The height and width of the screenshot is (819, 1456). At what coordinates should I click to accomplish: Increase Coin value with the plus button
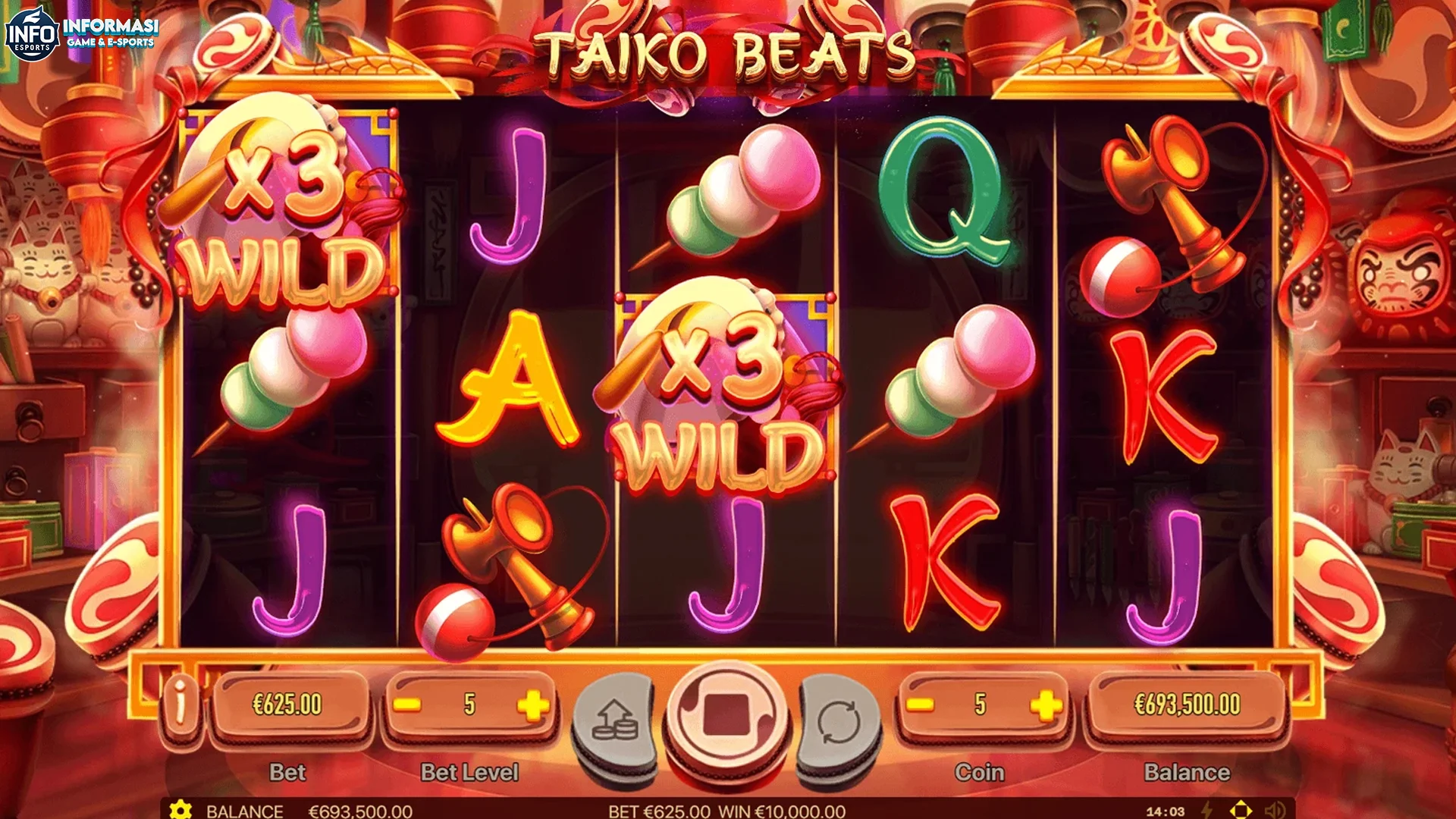click(1044, 703)
